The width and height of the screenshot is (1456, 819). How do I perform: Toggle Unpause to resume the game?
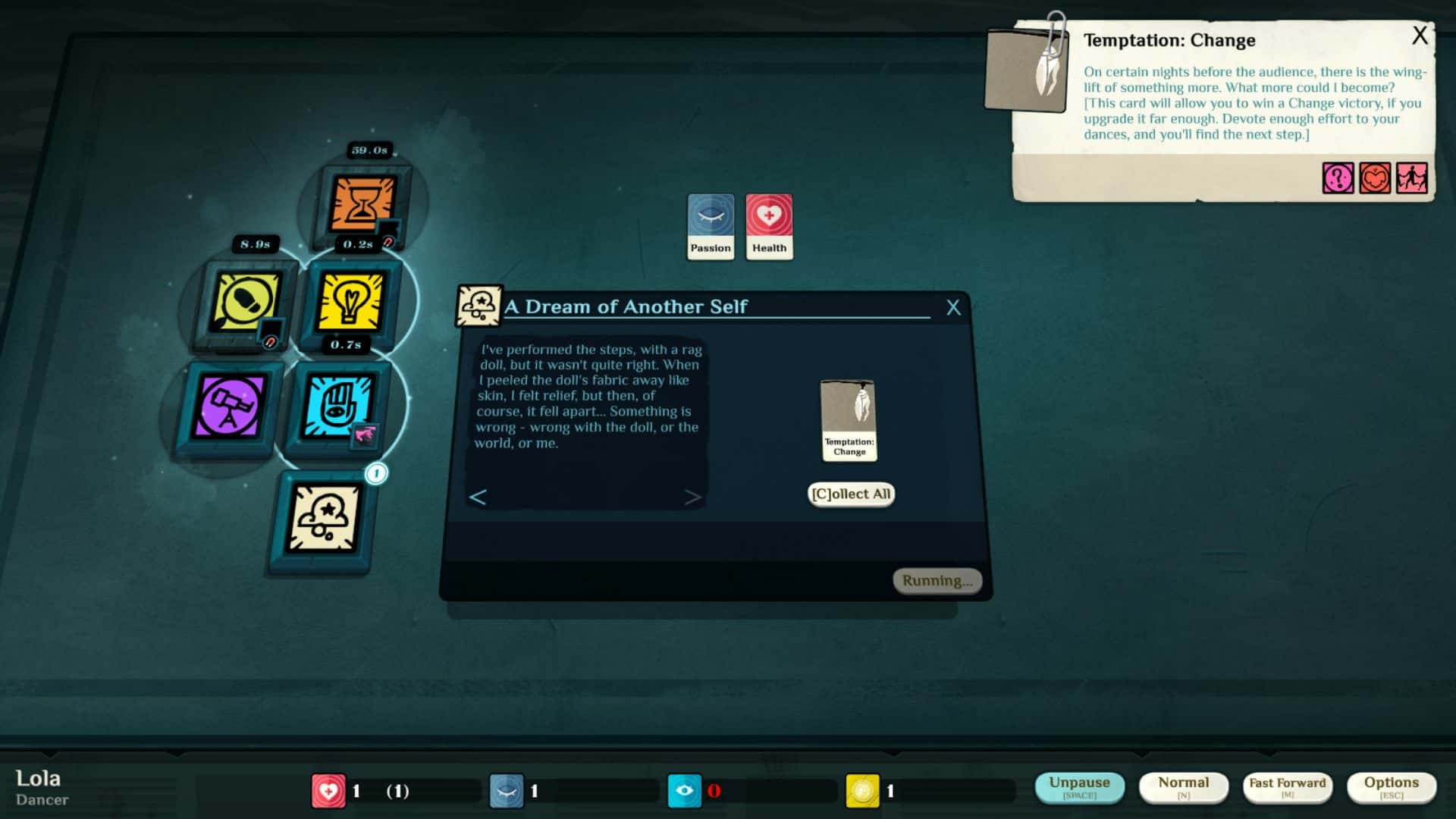tap(1080, 786)
